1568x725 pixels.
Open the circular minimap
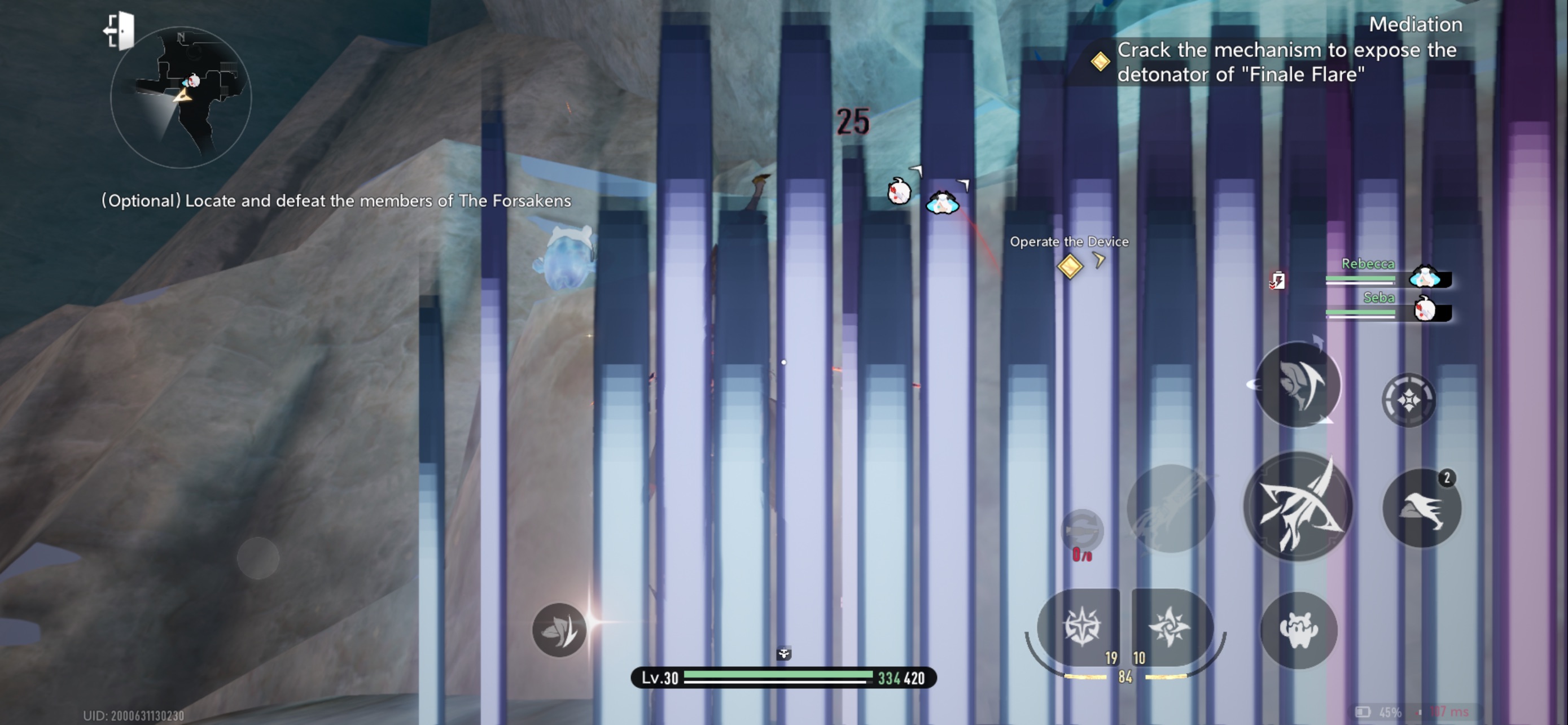181,97
